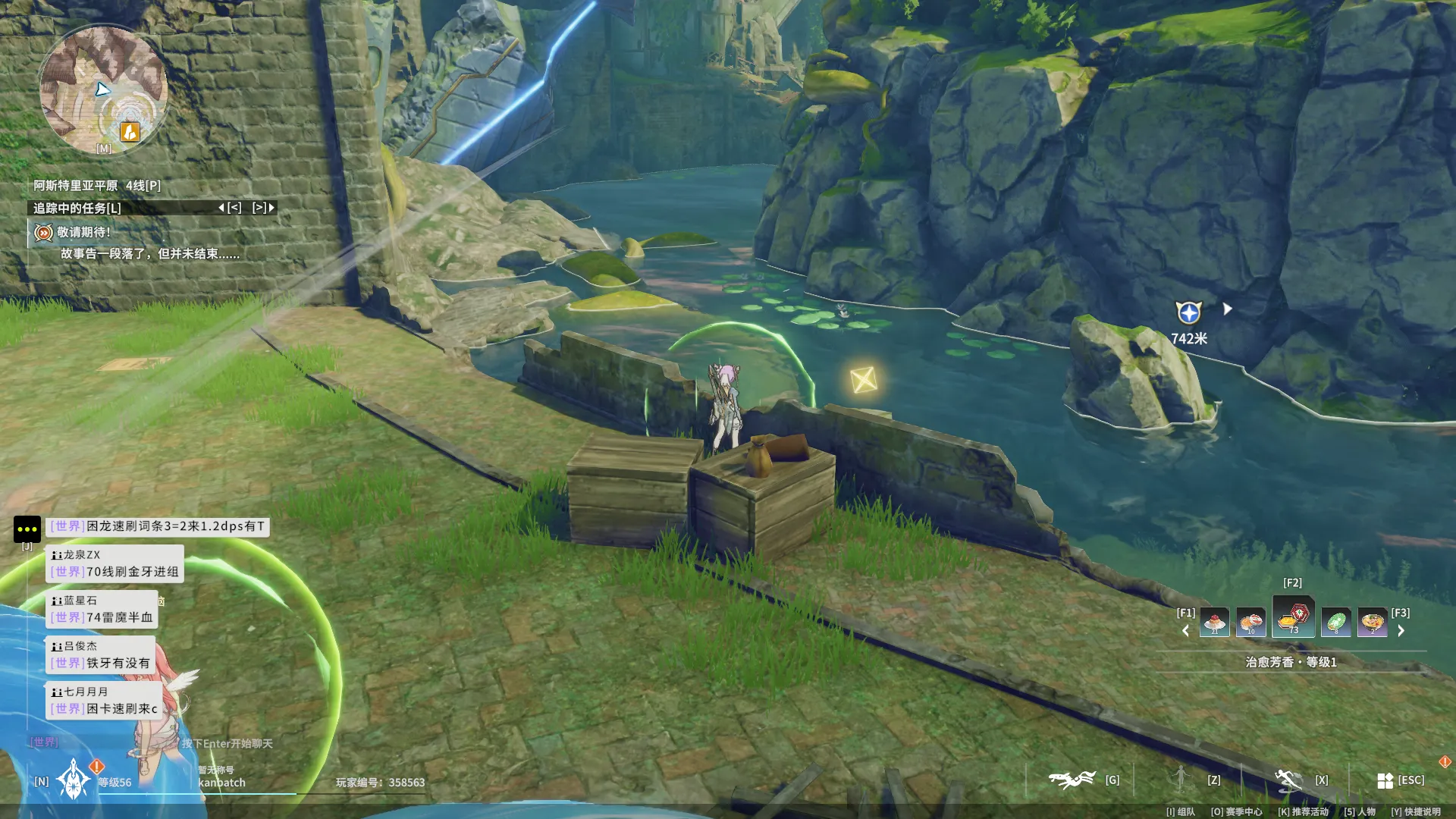1456x819 pixels.
Task: Open the circular minimap
Action: (x=102, y=89)
